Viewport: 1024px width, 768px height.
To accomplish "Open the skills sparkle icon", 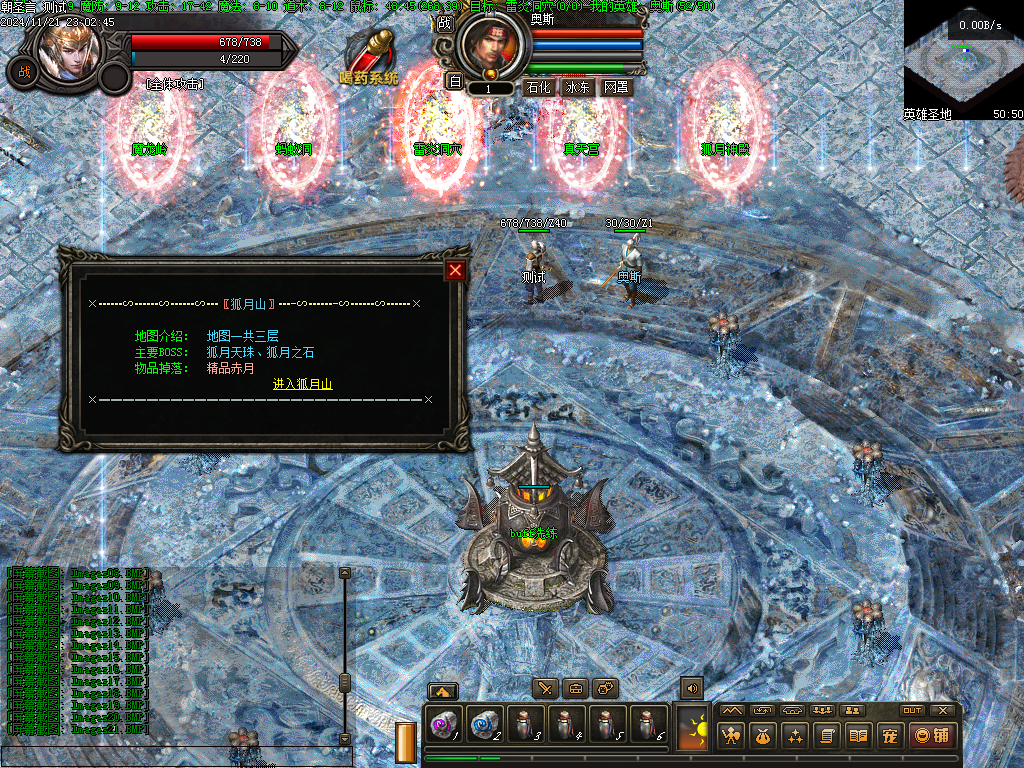I will [795, 737].
